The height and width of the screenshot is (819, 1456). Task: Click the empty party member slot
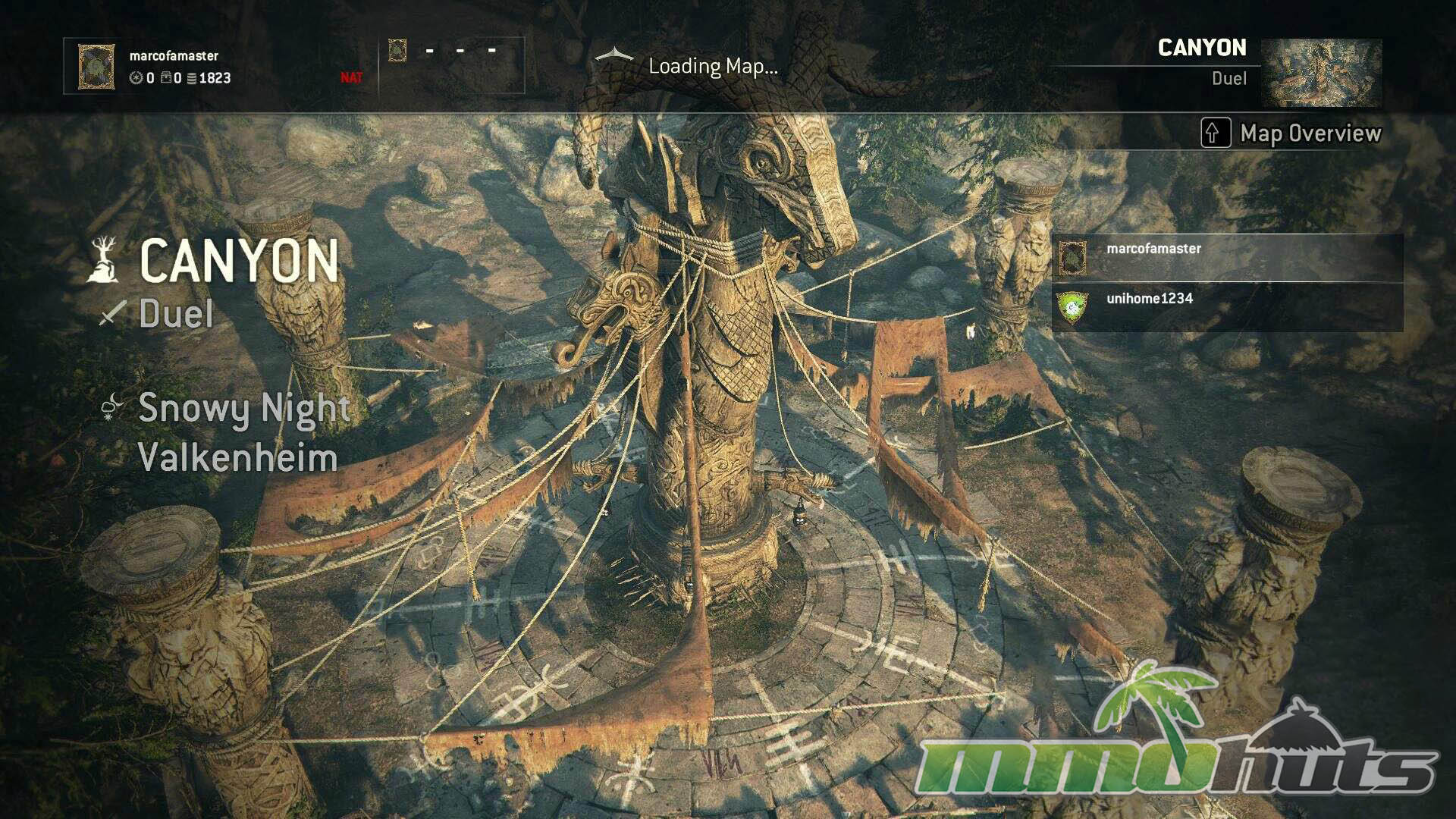pyautogui.click(x=452, y=65)
